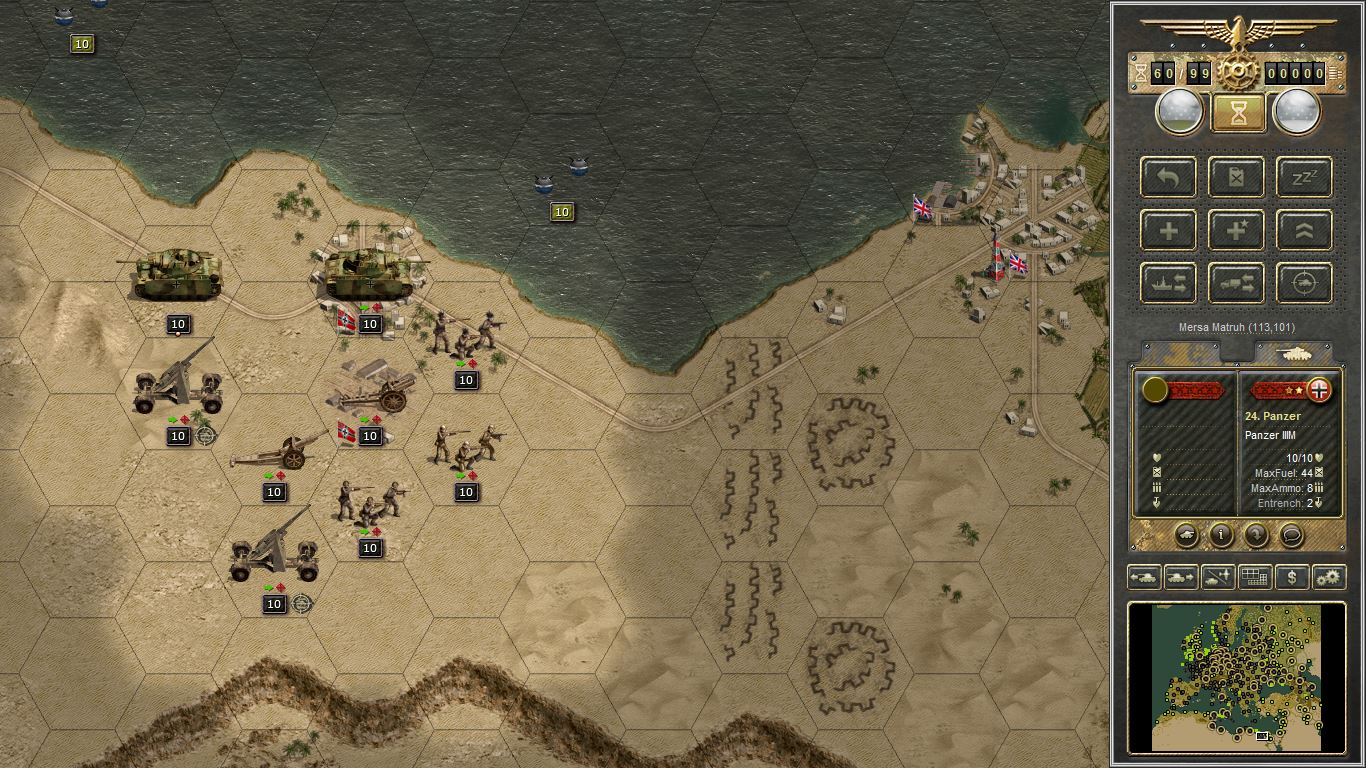Put the unit to sleep with ZZZ button
Screen dimensions: 1366x768
click(1304, 177)
